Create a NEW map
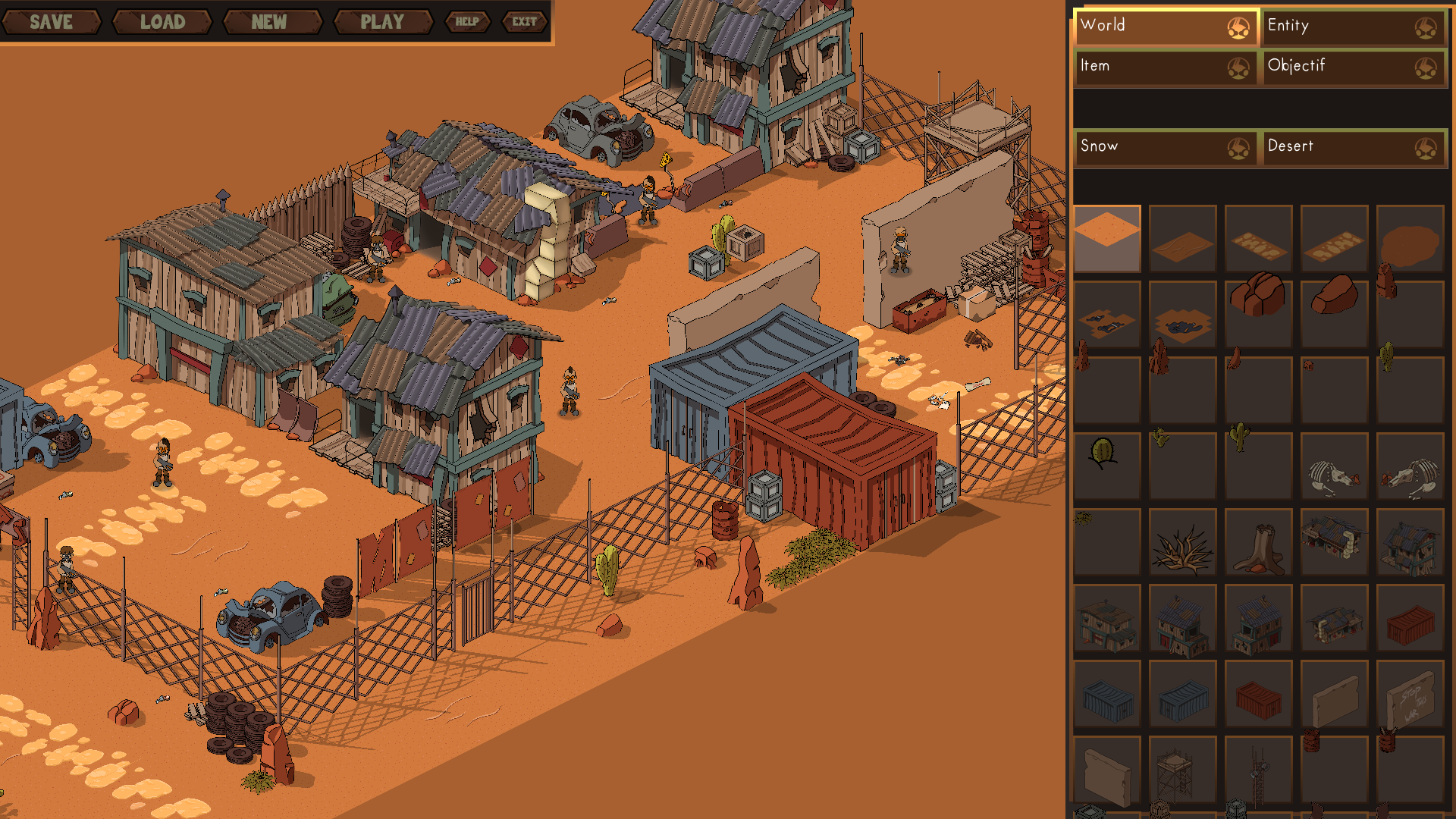1456x819 pixels. 269,22
